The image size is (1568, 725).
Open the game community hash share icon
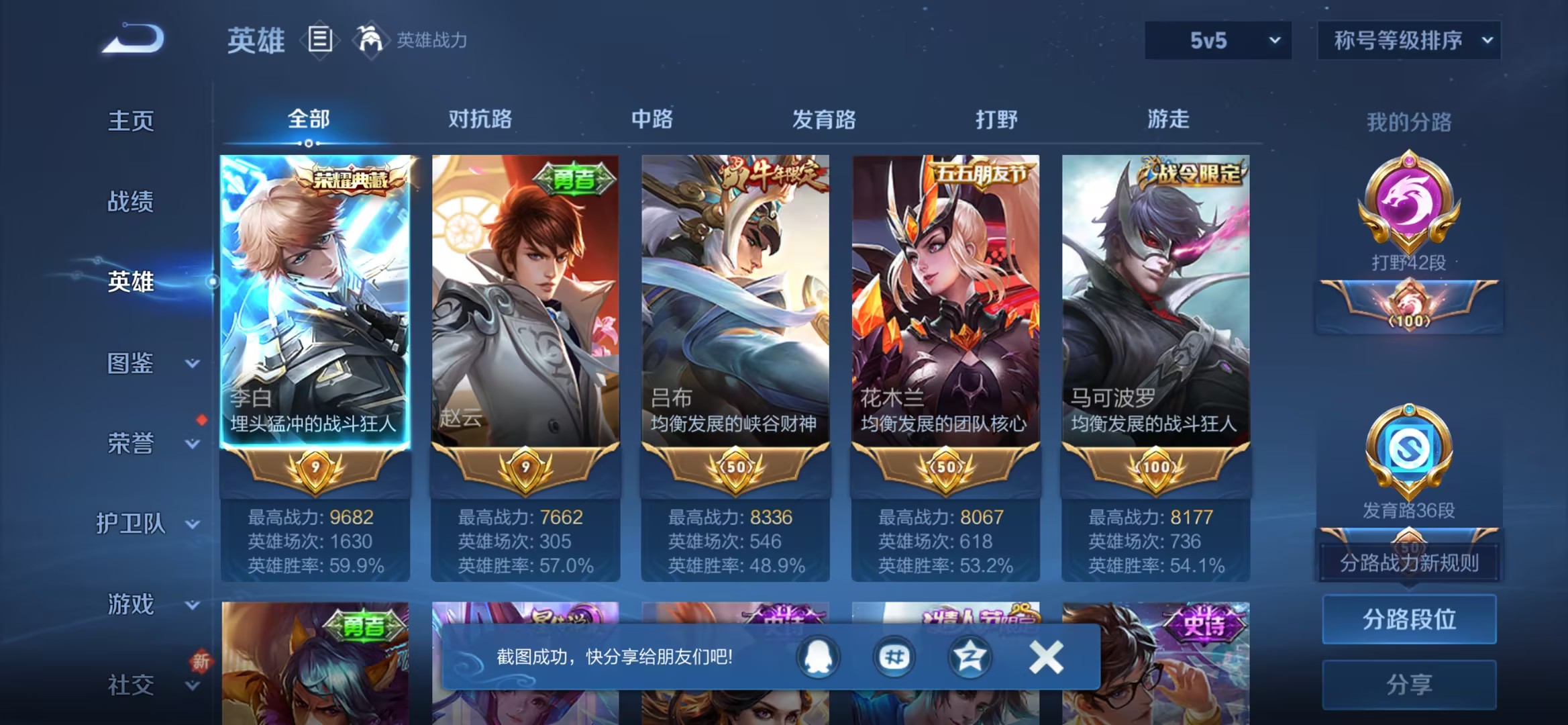point(893,658)
